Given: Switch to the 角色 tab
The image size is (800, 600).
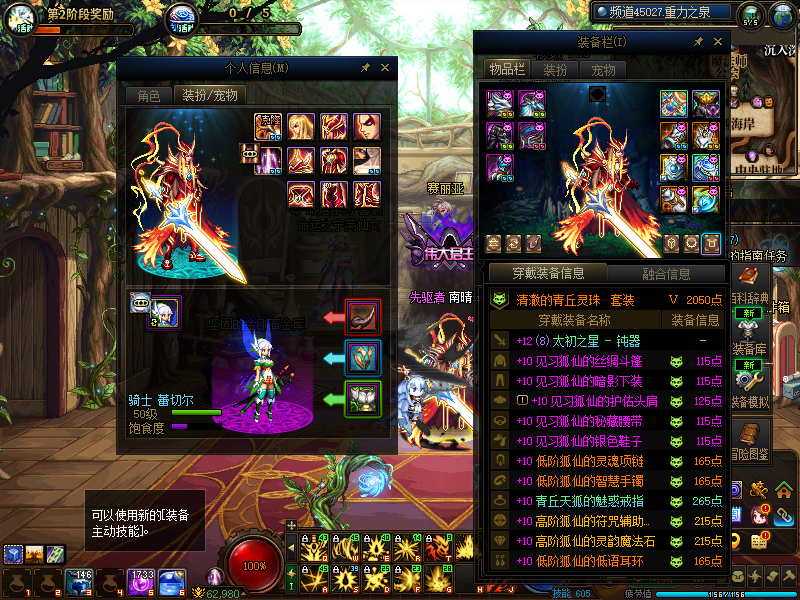Looking at the screenshot, I should click(148, 96).
